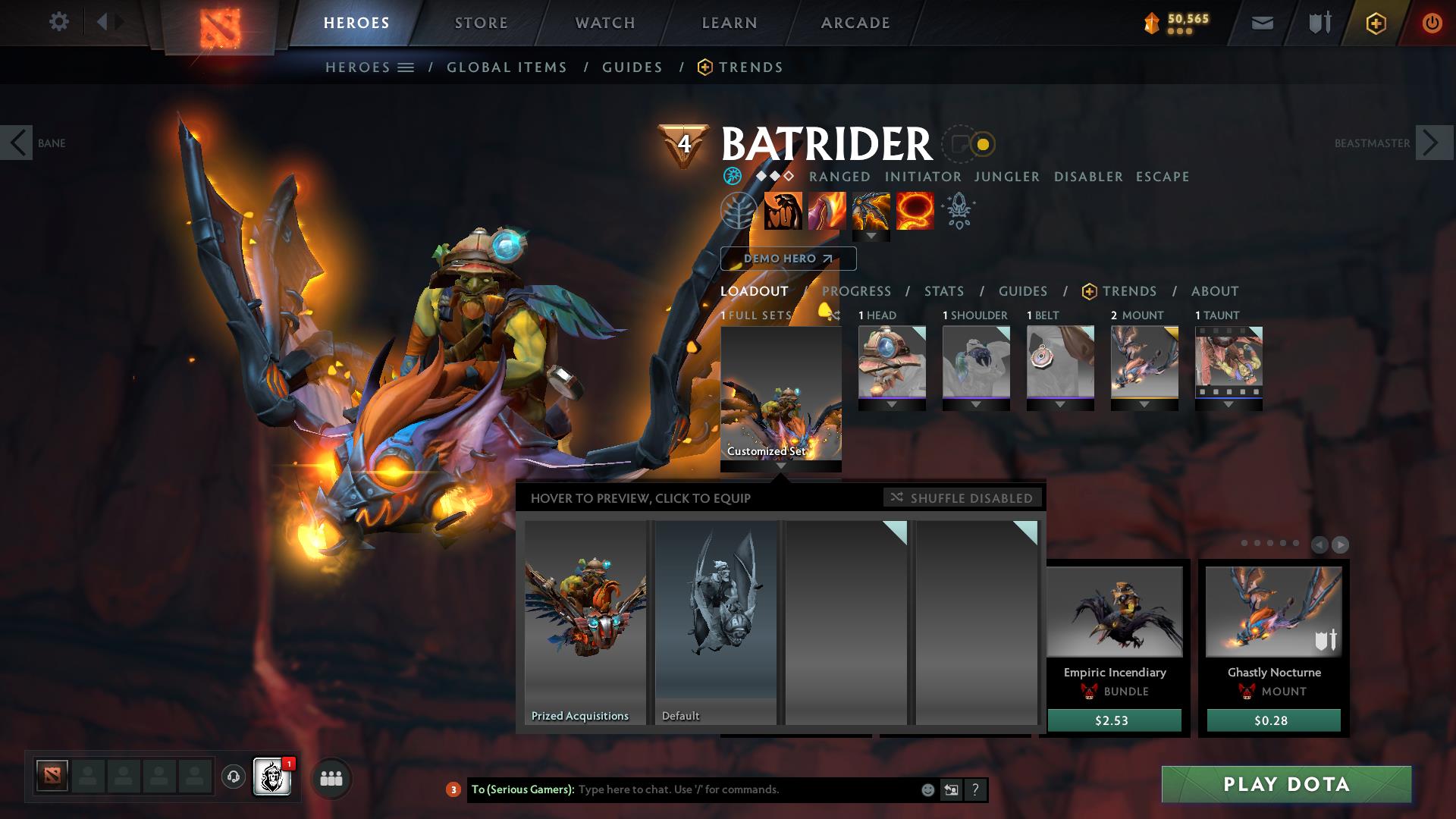1456x819 pixels.
Task: Expand the arrow under the Firefly ability
Action: [x=871, y=237]
